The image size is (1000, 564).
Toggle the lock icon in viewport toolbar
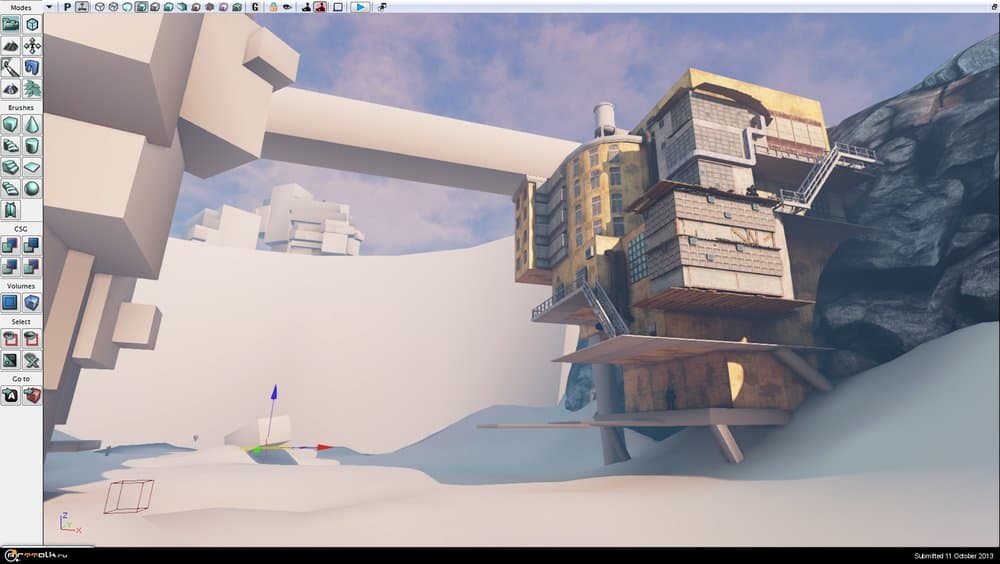point(272,7)
